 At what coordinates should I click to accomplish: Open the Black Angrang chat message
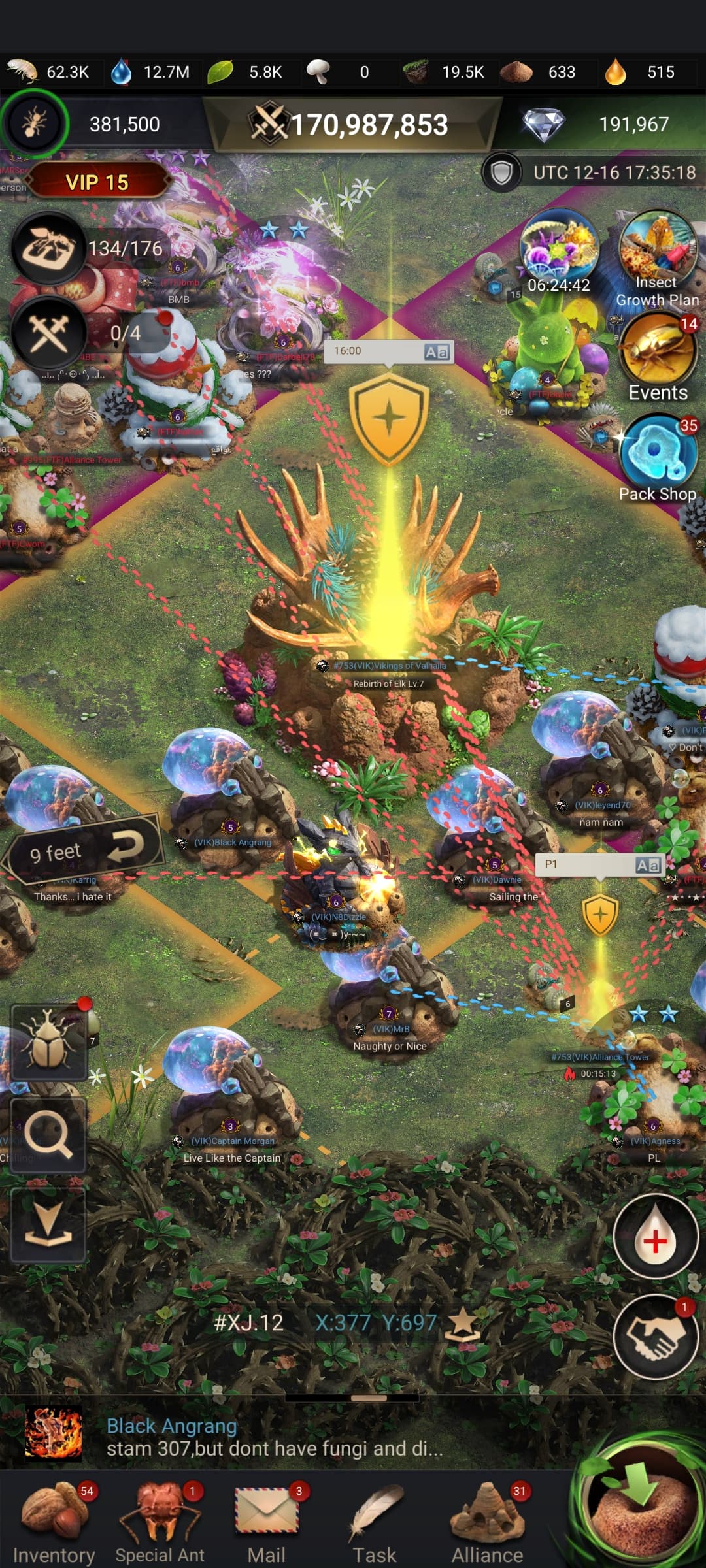(275, 1437)
